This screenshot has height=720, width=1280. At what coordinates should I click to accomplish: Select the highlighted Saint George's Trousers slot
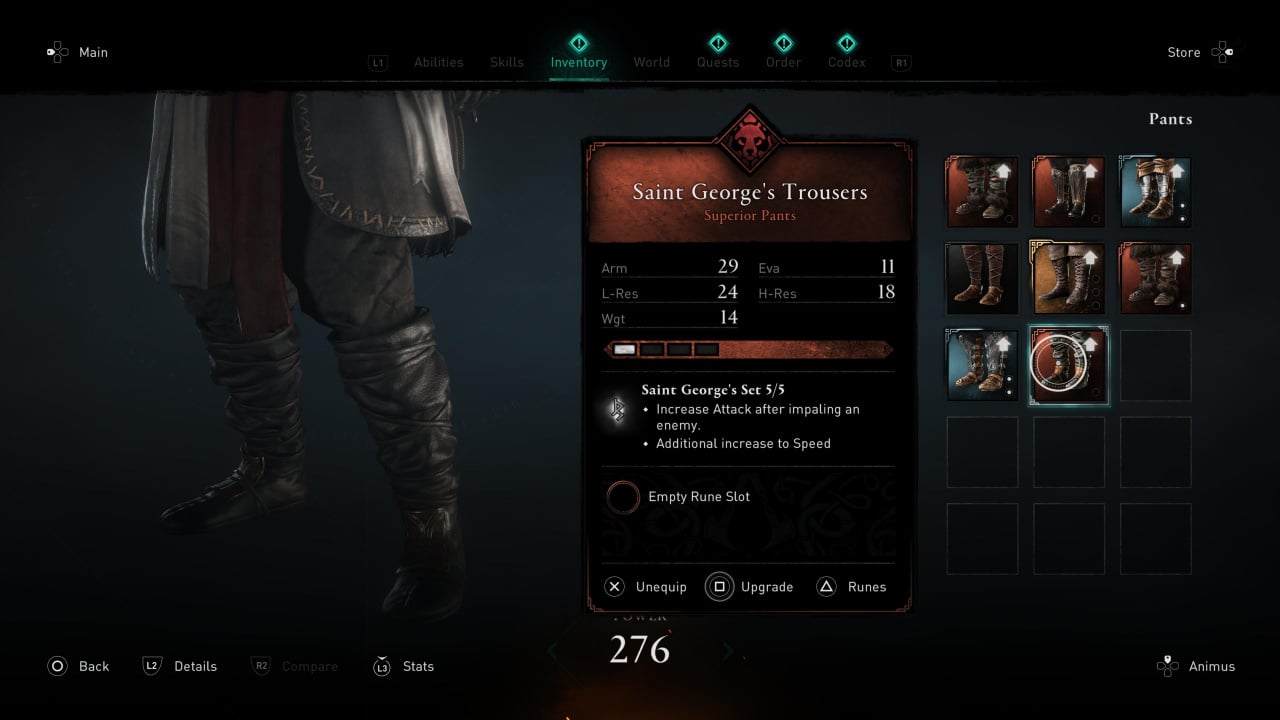(1069, 366)
